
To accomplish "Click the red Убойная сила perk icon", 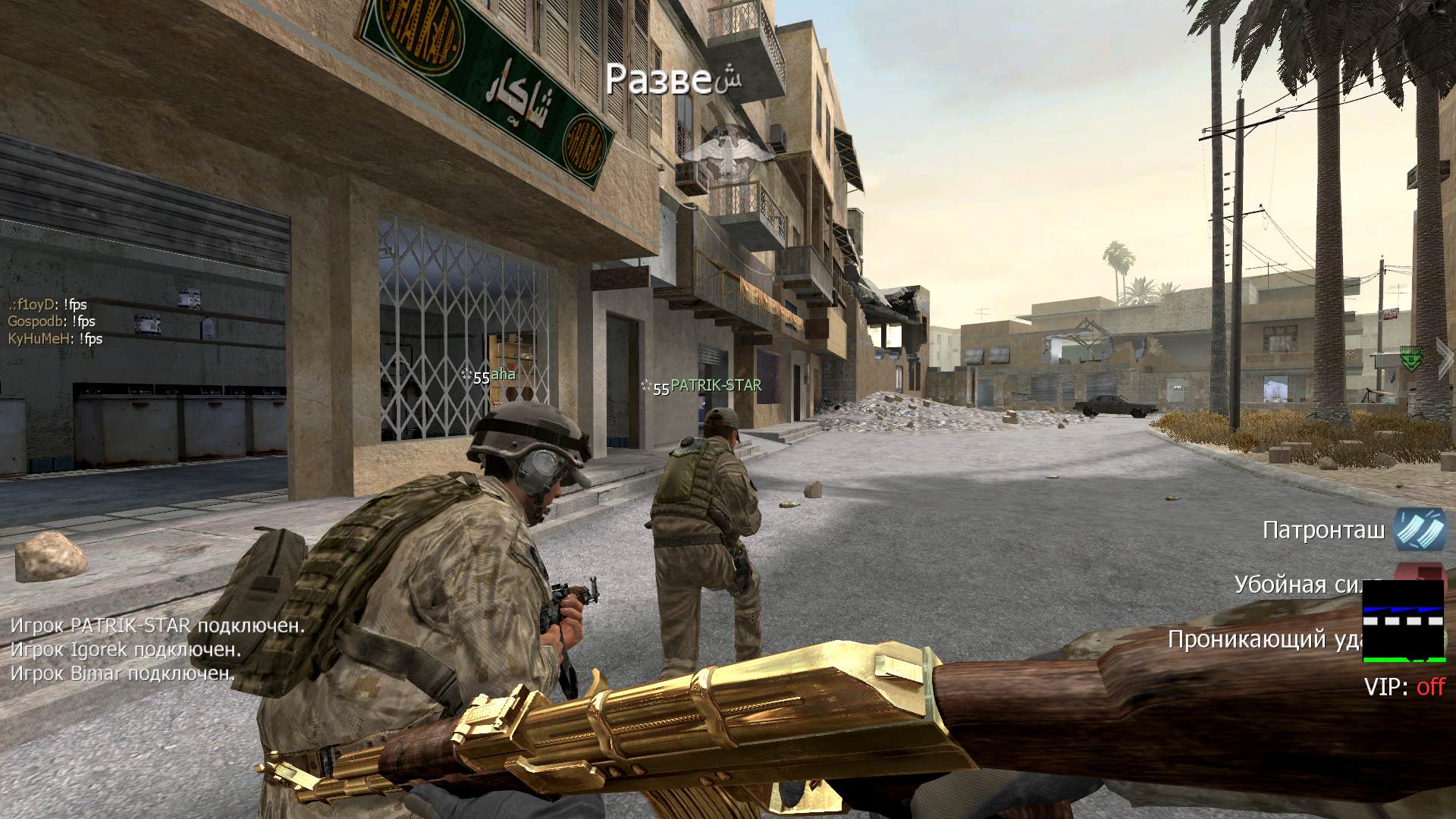I will [x=1420, y=573].
